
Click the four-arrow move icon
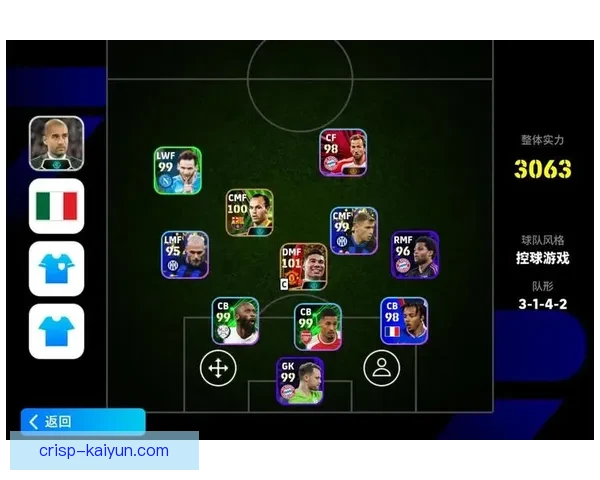tap(216, 367)
